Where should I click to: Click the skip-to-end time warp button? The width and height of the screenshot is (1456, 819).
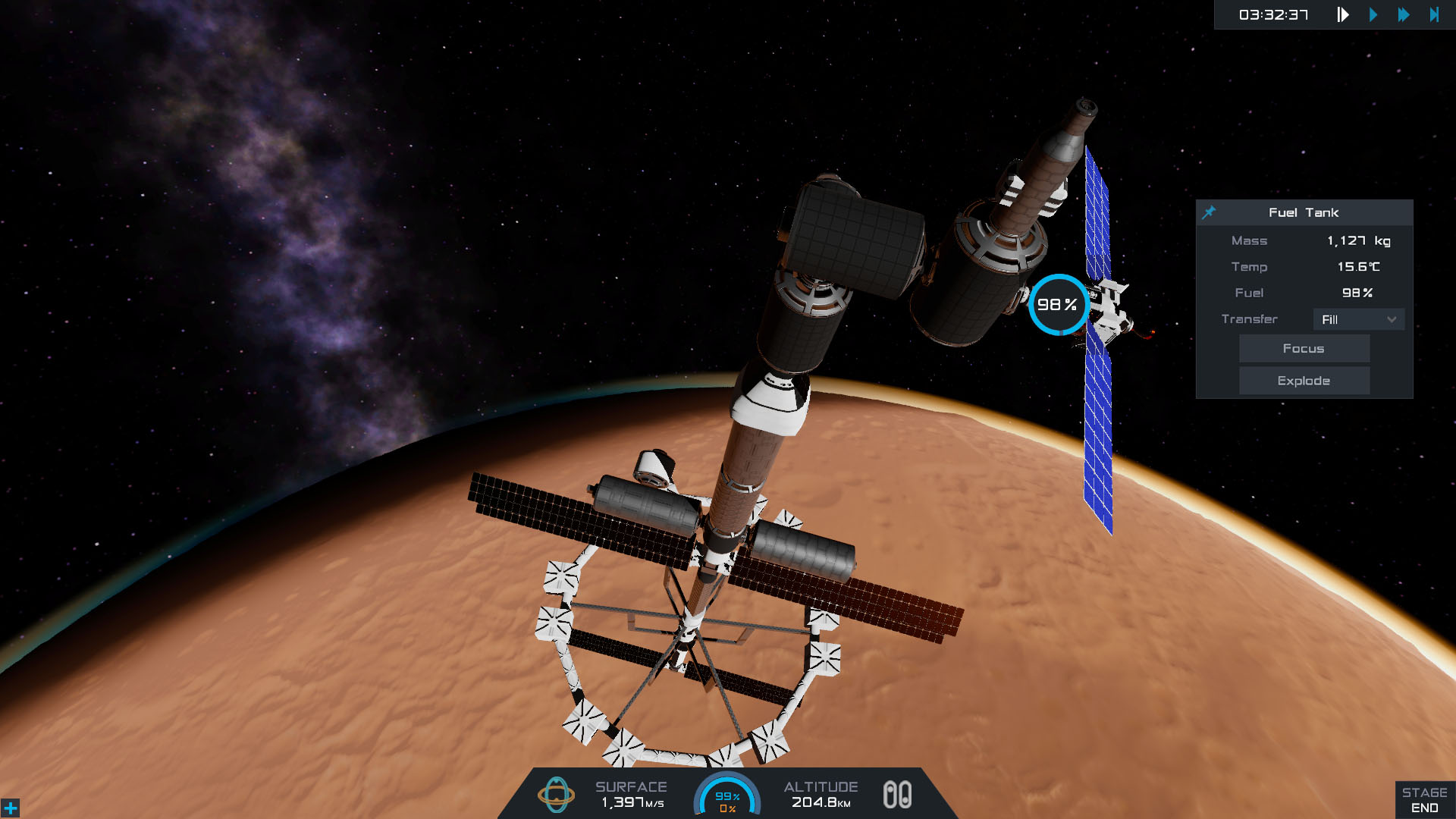pyautogui.click(x=1433, y=14)
